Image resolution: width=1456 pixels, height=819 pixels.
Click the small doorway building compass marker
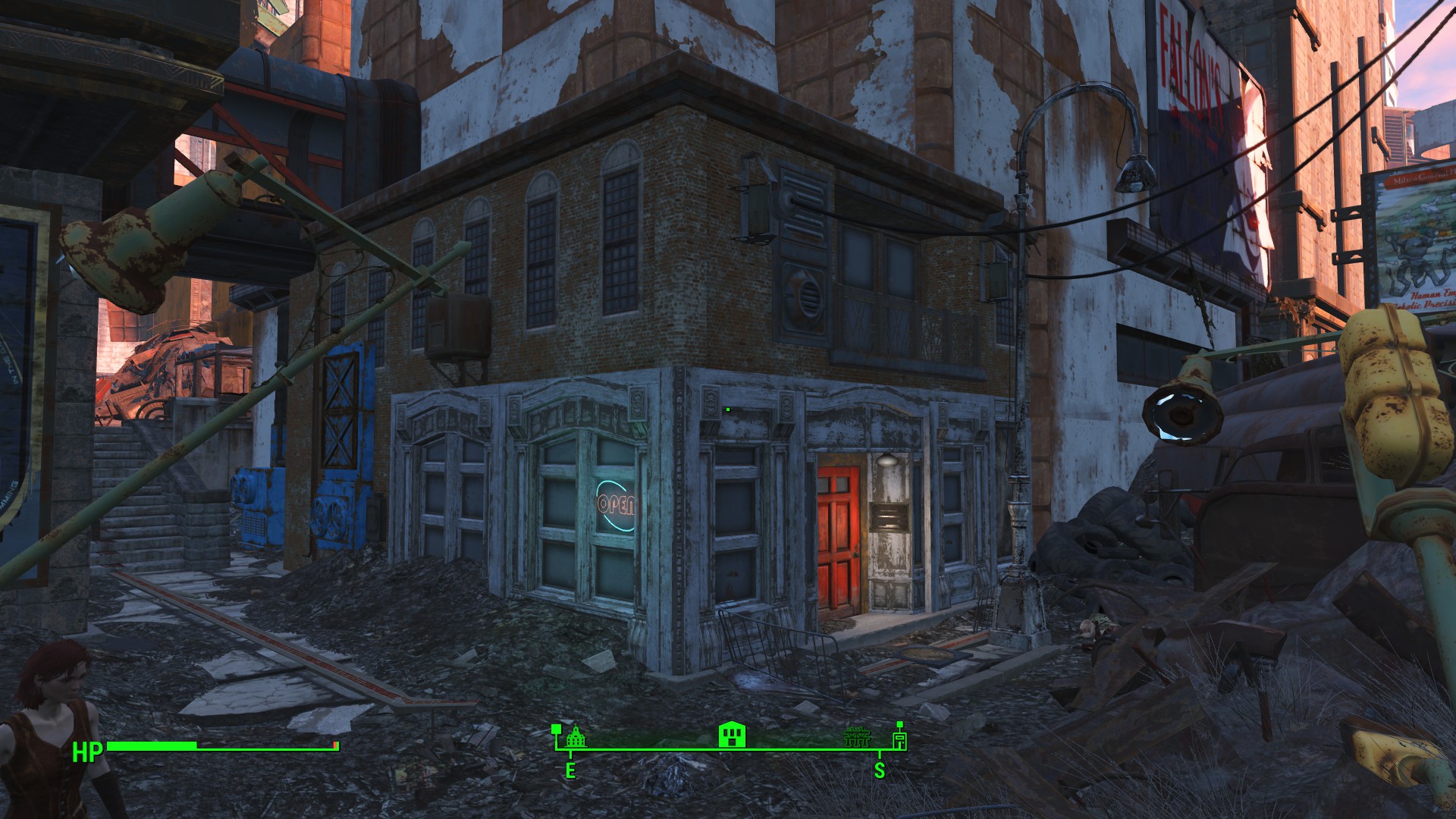(899, 739)
